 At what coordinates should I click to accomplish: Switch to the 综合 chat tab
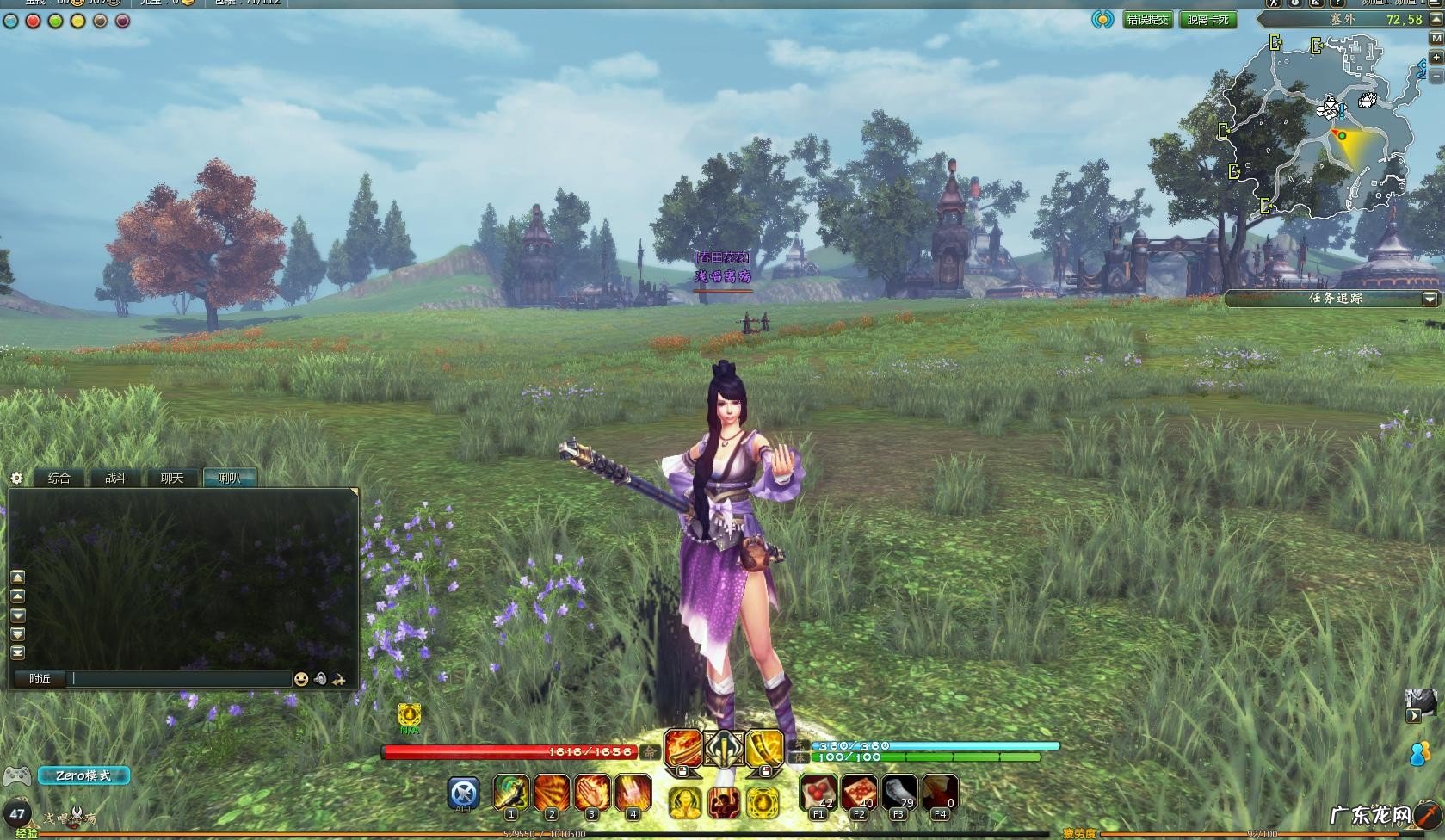click(59, 478)
